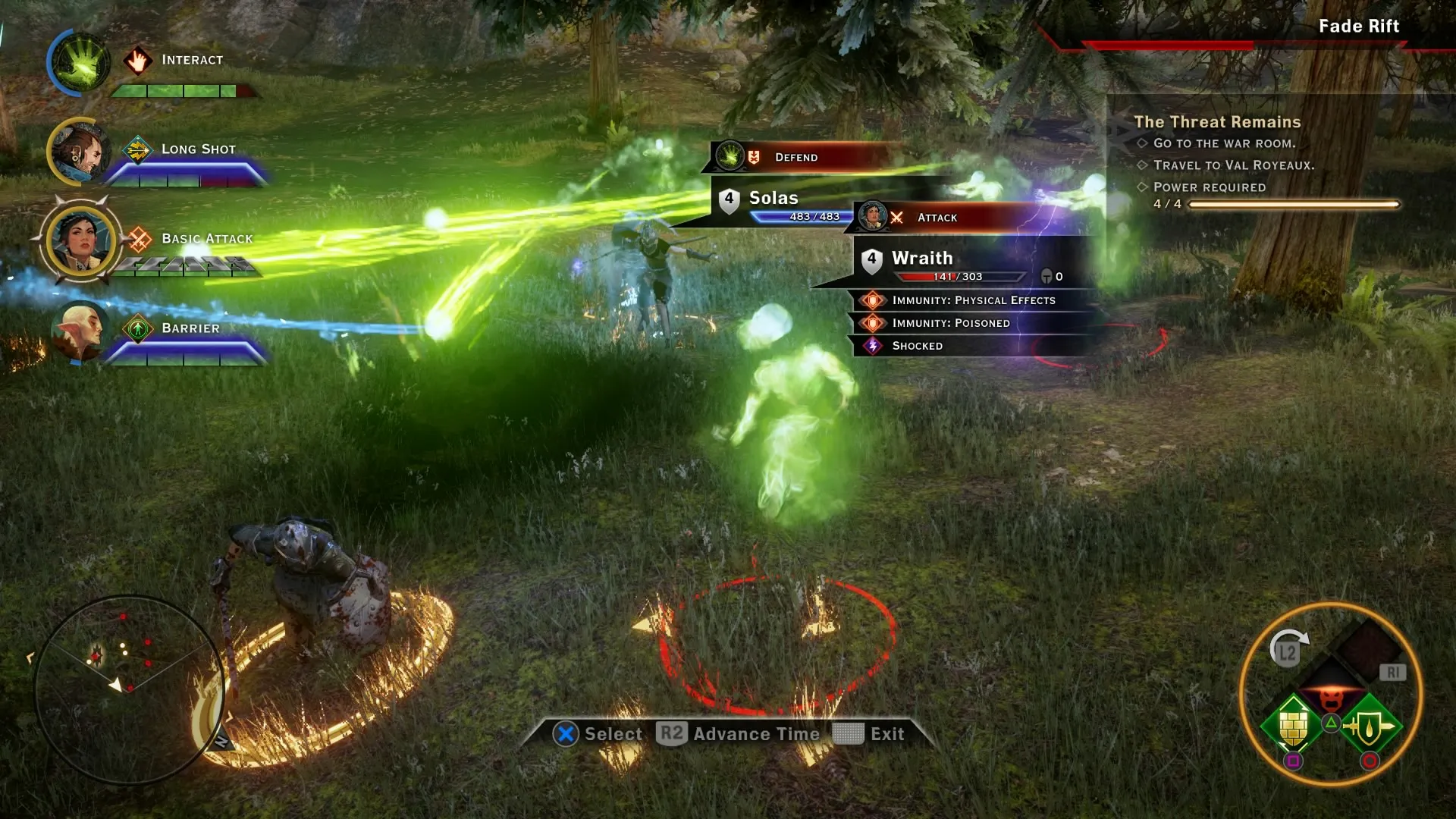
Task: Select Varric's Long Shot ability icon
Action: point(137,149)
